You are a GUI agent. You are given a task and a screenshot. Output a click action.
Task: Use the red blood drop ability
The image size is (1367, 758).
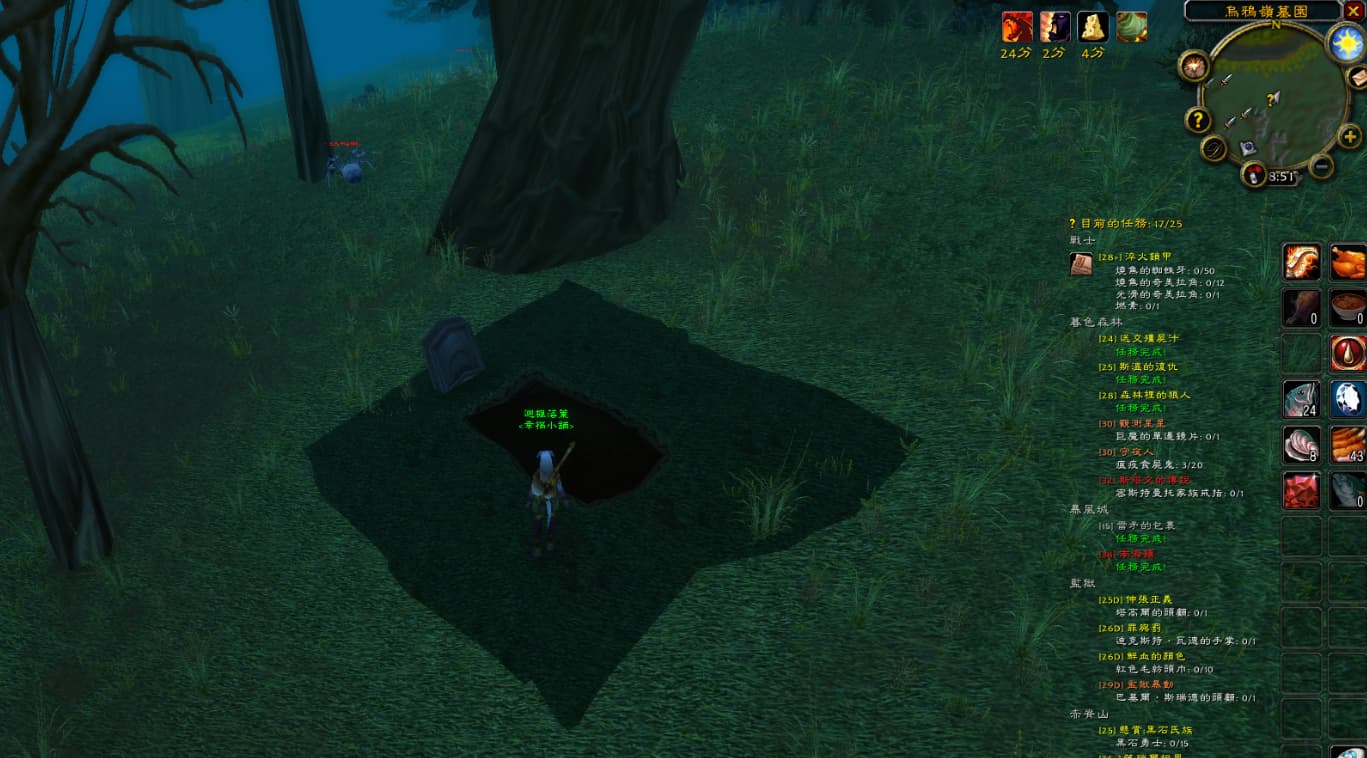pyautogui.click(x=1348, y=353)
